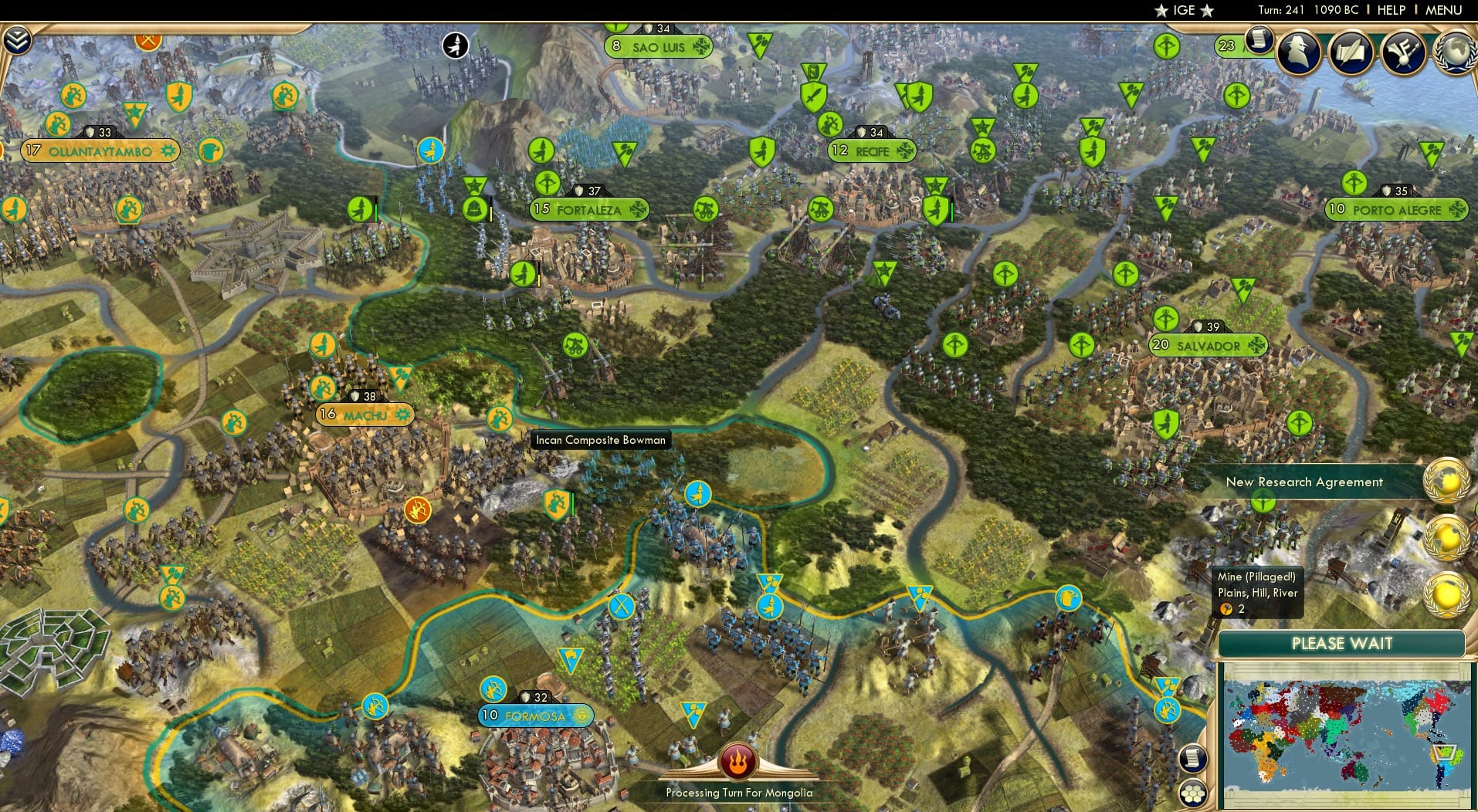Click the New Research Agreement notification
Screen dimensions: 1478x812
(x=1305, y=482)
